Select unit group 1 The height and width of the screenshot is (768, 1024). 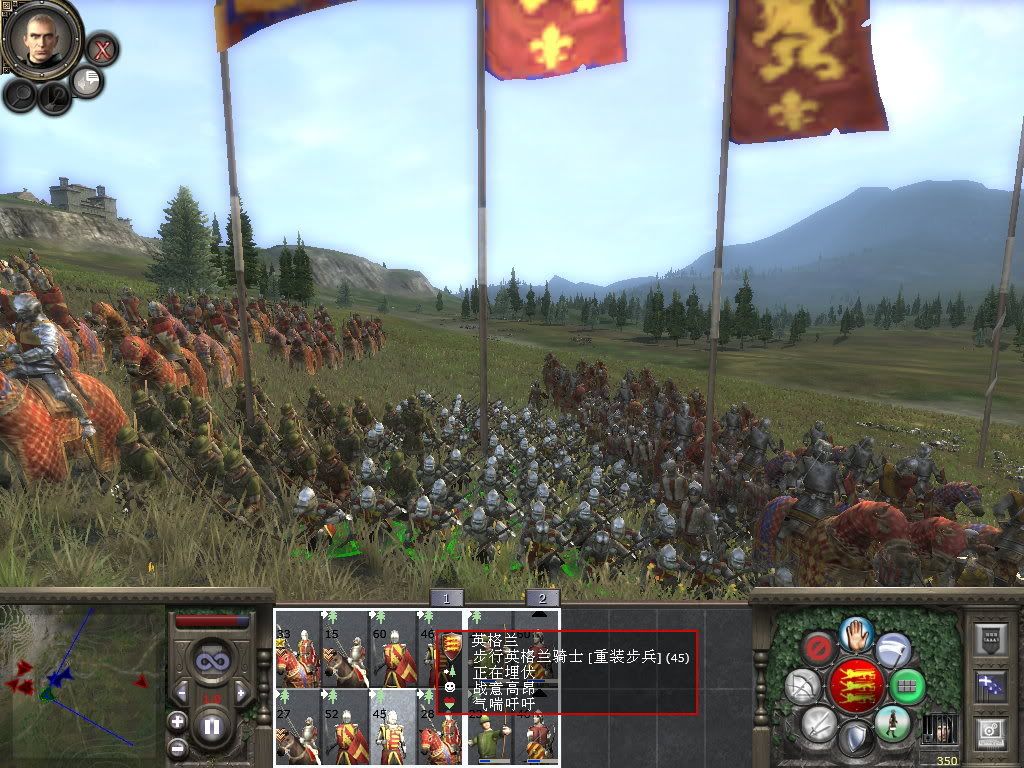click(x=446, y=598)
